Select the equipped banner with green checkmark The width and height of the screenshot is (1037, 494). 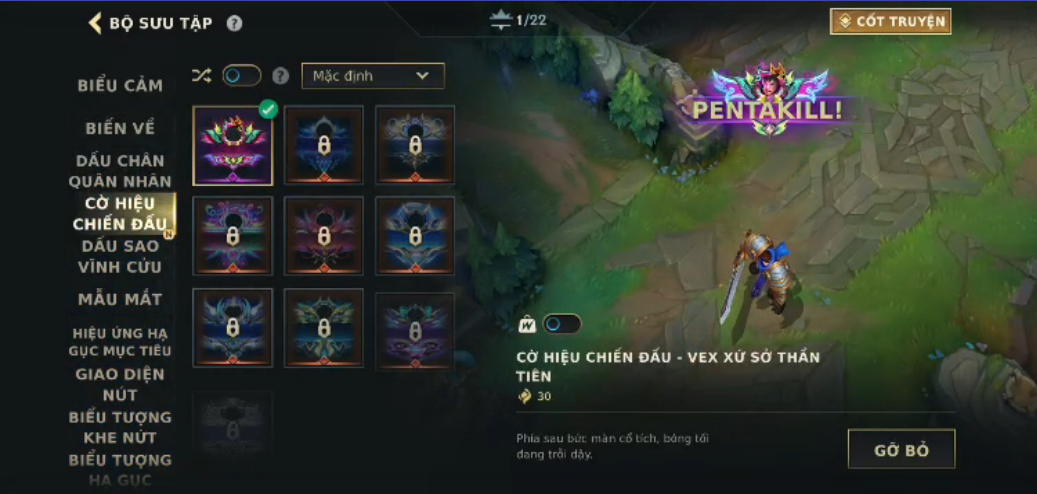pyautogui.click(x=233, y=146)
